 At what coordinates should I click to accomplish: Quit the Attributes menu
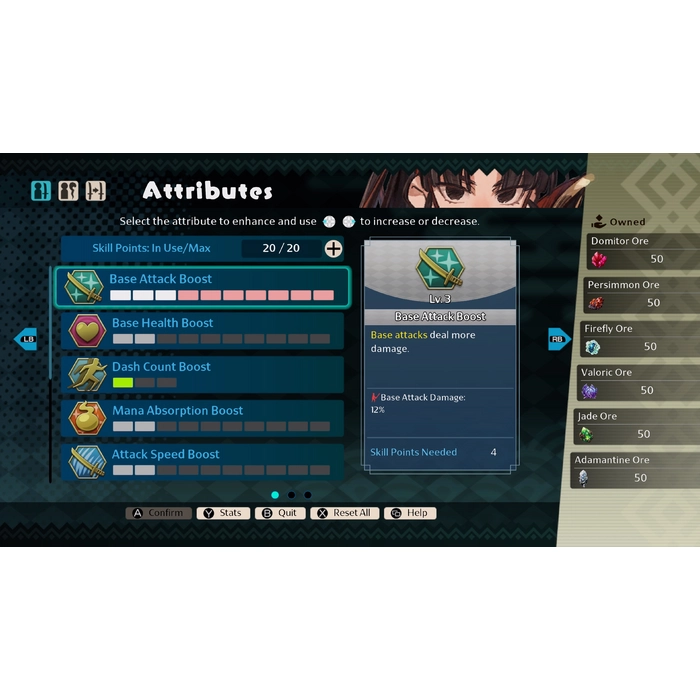click(x=280, y=513)
